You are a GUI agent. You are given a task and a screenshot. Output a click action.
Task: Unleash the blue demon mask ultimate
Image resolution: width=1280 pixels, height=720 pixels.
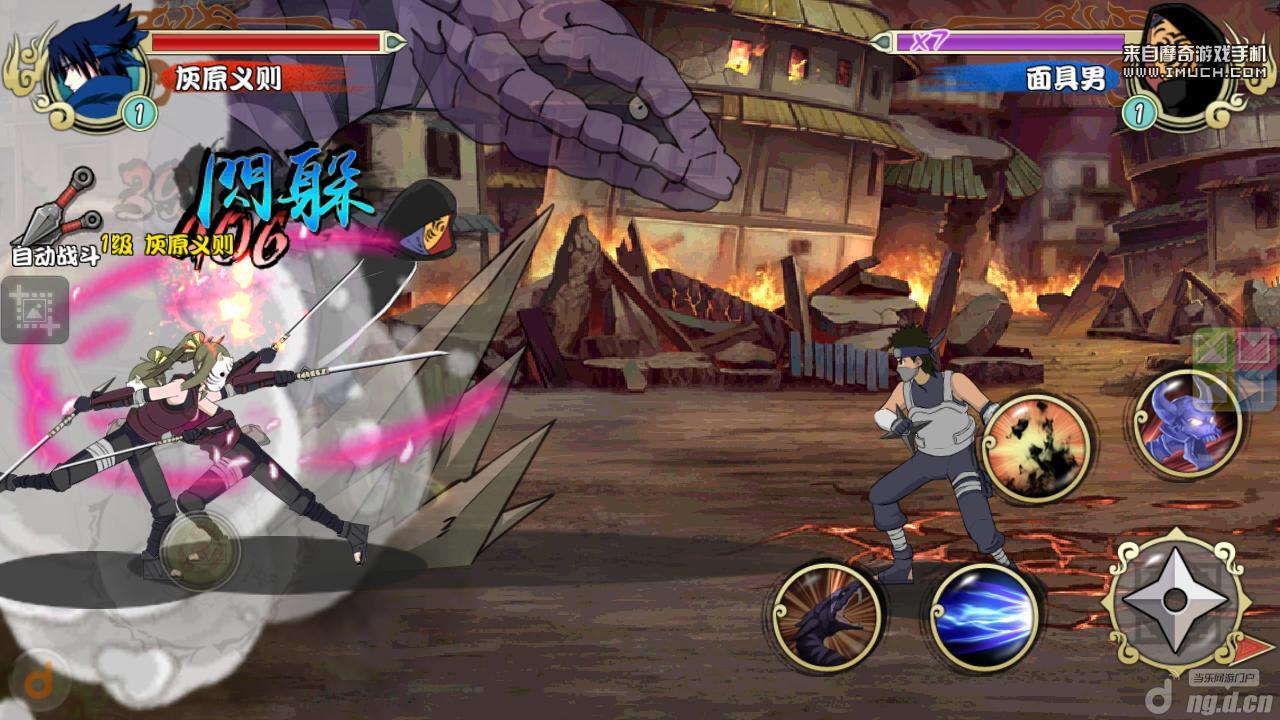pos(1187,424)
